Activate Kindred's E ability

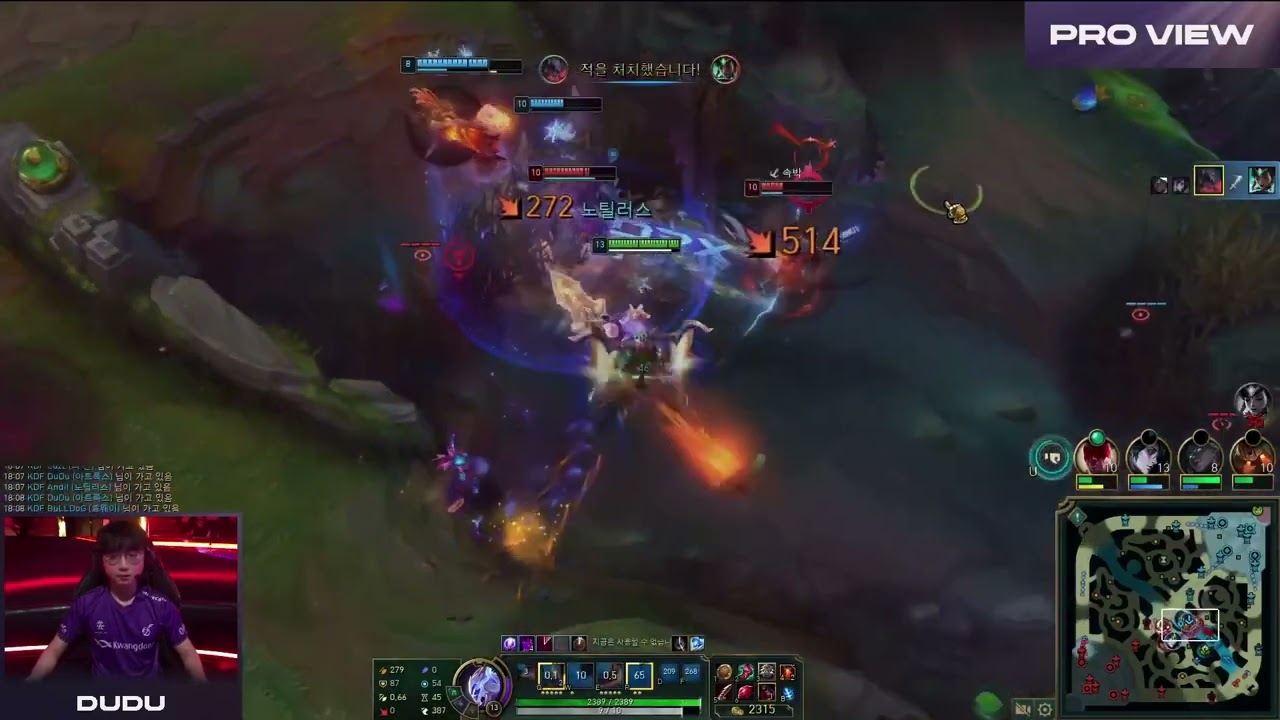612,677
